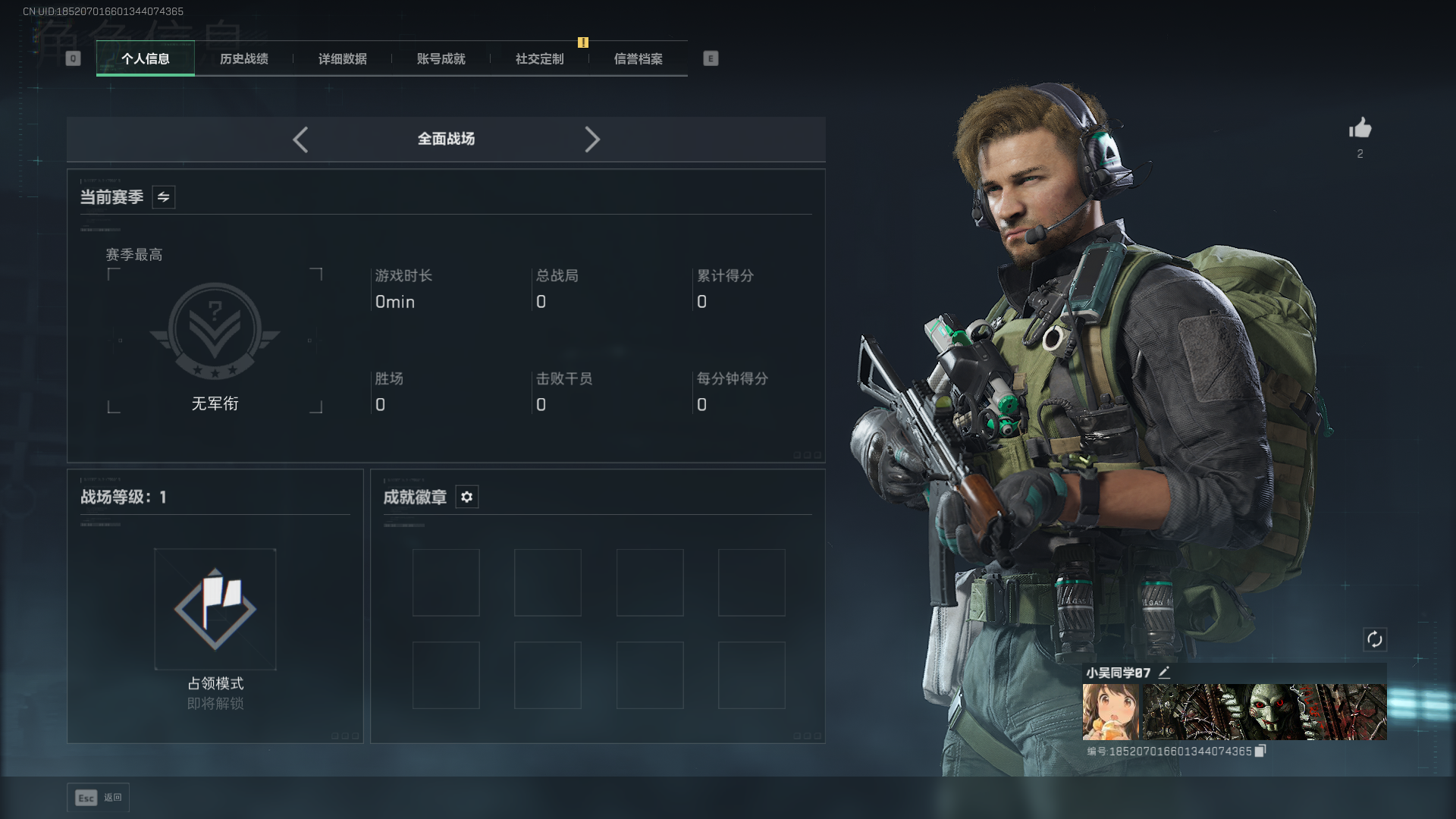Click the refresh icon near the character
The width and height of the screenshot is (1456, 819).
(x=1374, y=639)
